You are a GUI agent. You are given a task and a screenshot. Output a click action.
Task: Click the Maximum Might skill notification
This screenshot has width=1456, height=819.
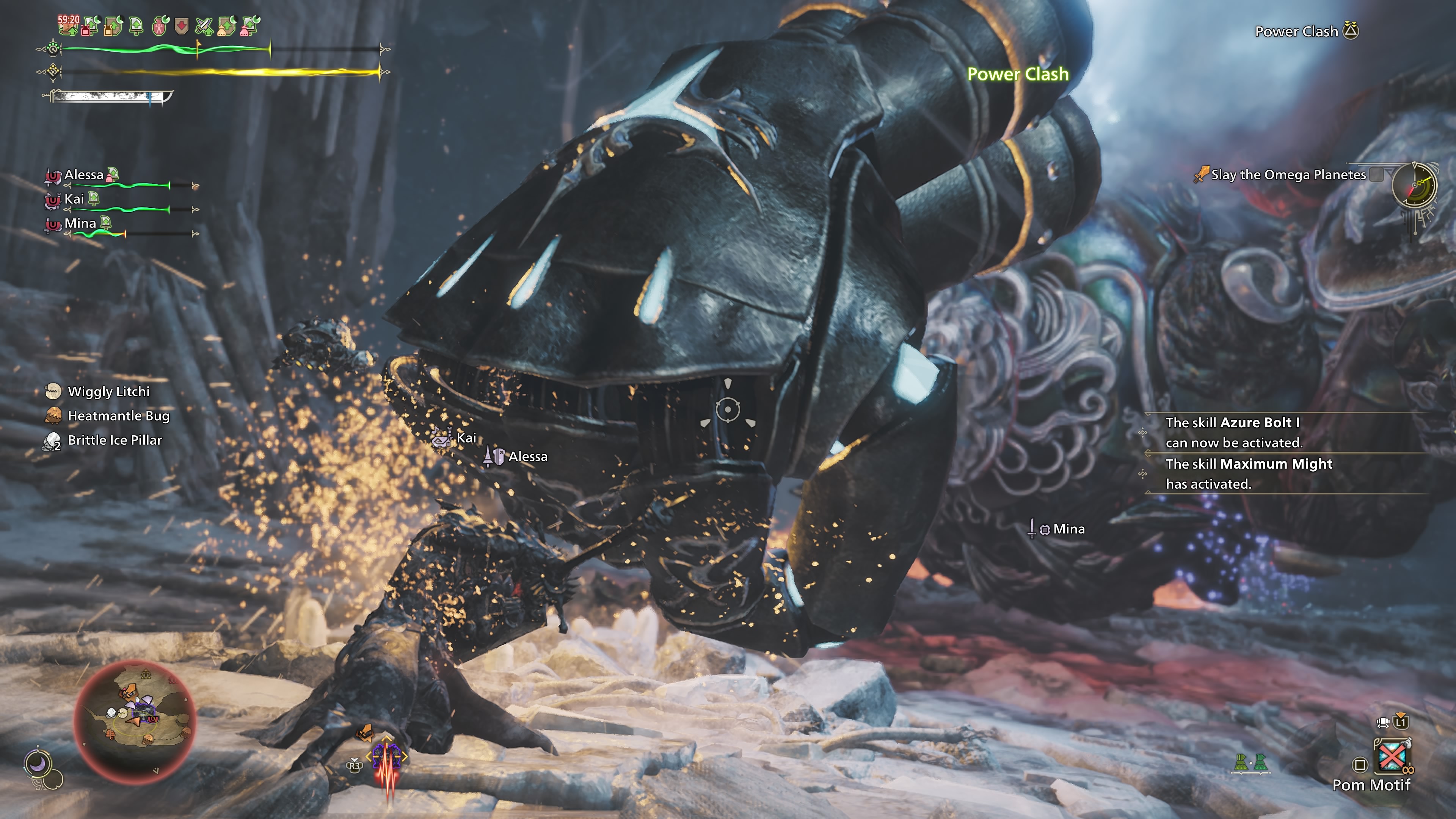pos(1249,474)
